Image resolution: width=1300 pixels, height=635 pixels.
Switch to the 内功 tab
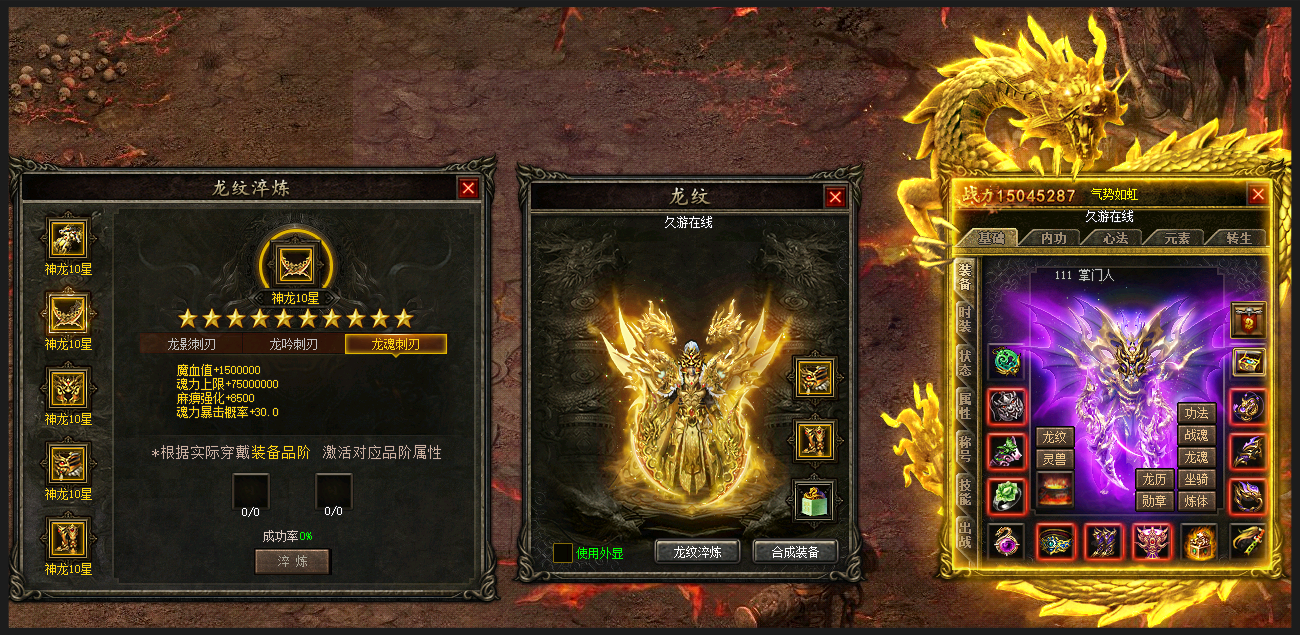[1054, 238]
